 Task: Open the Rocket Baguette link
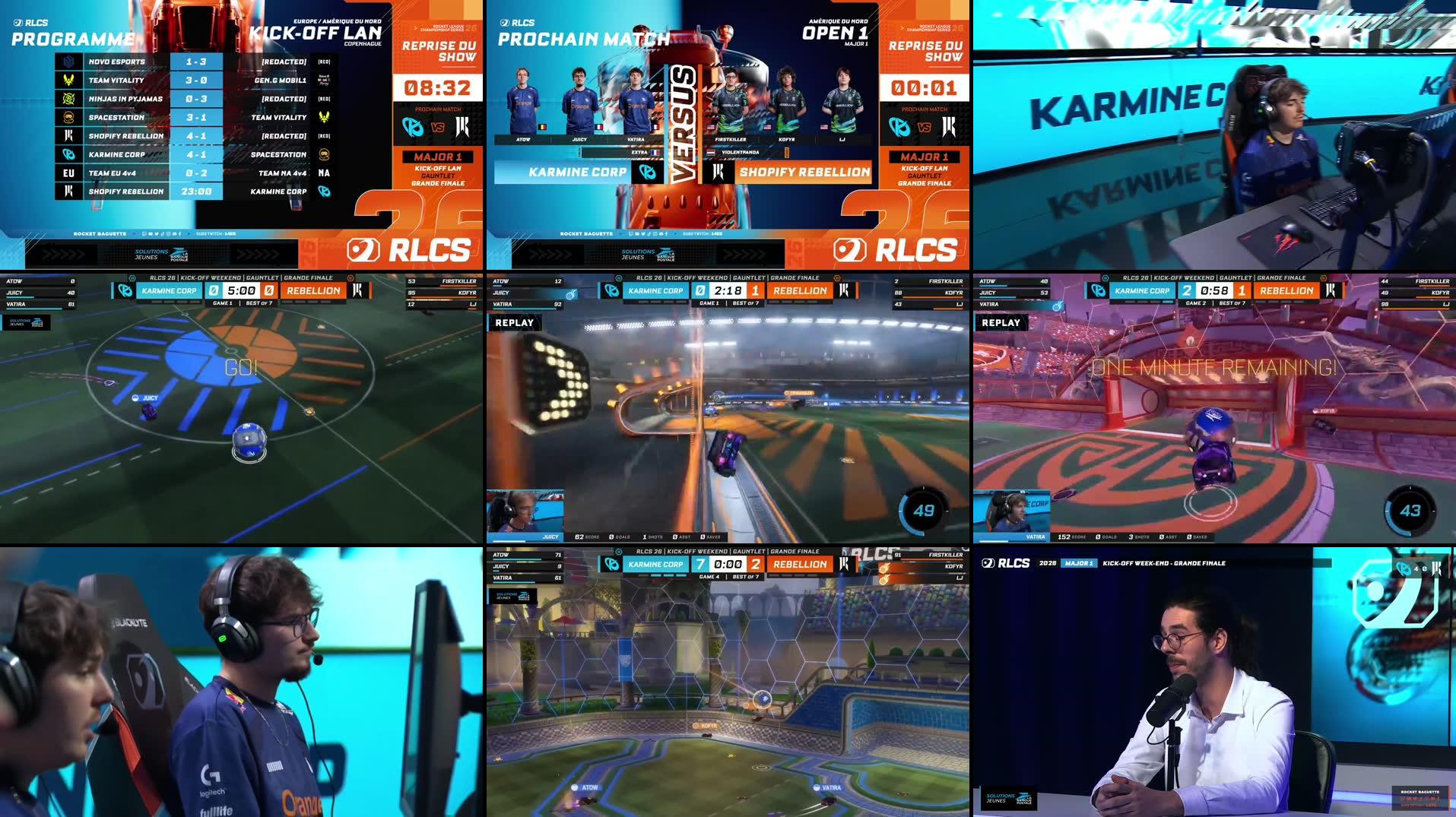[100, 234]
